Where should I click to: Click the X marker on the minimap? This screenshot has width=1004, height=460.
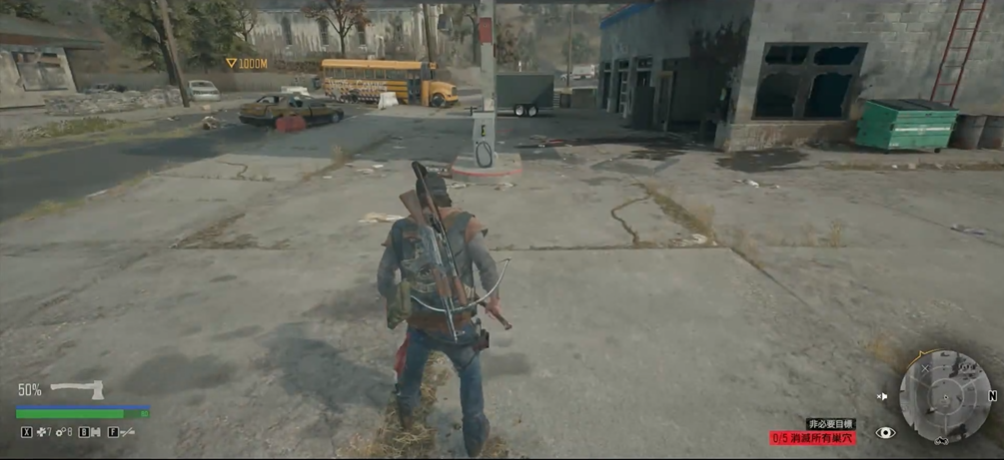click(x=925, y=368)
